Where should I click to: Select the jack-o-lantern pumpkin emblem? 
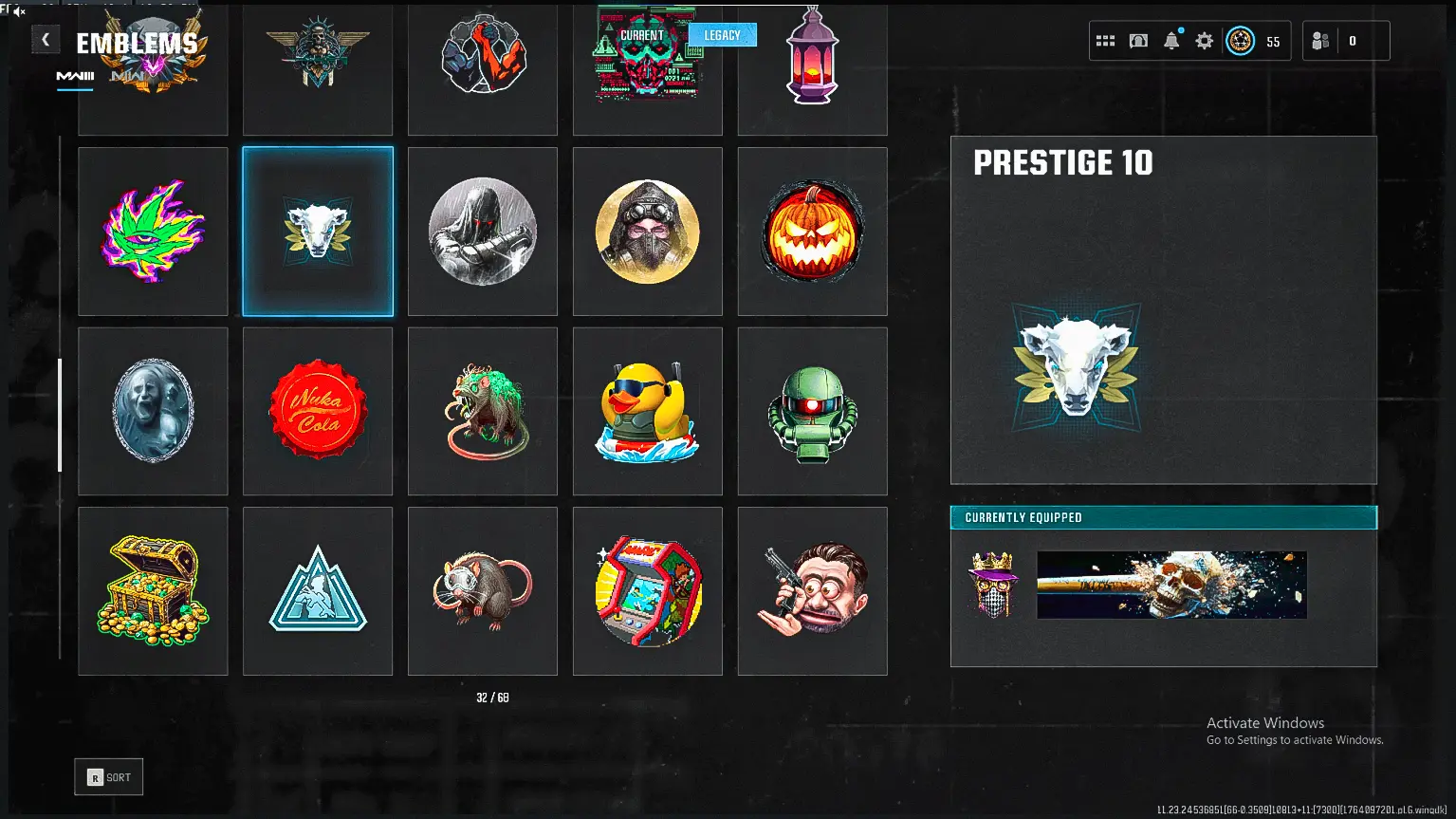pyautogui.click(x=811, y=231)
